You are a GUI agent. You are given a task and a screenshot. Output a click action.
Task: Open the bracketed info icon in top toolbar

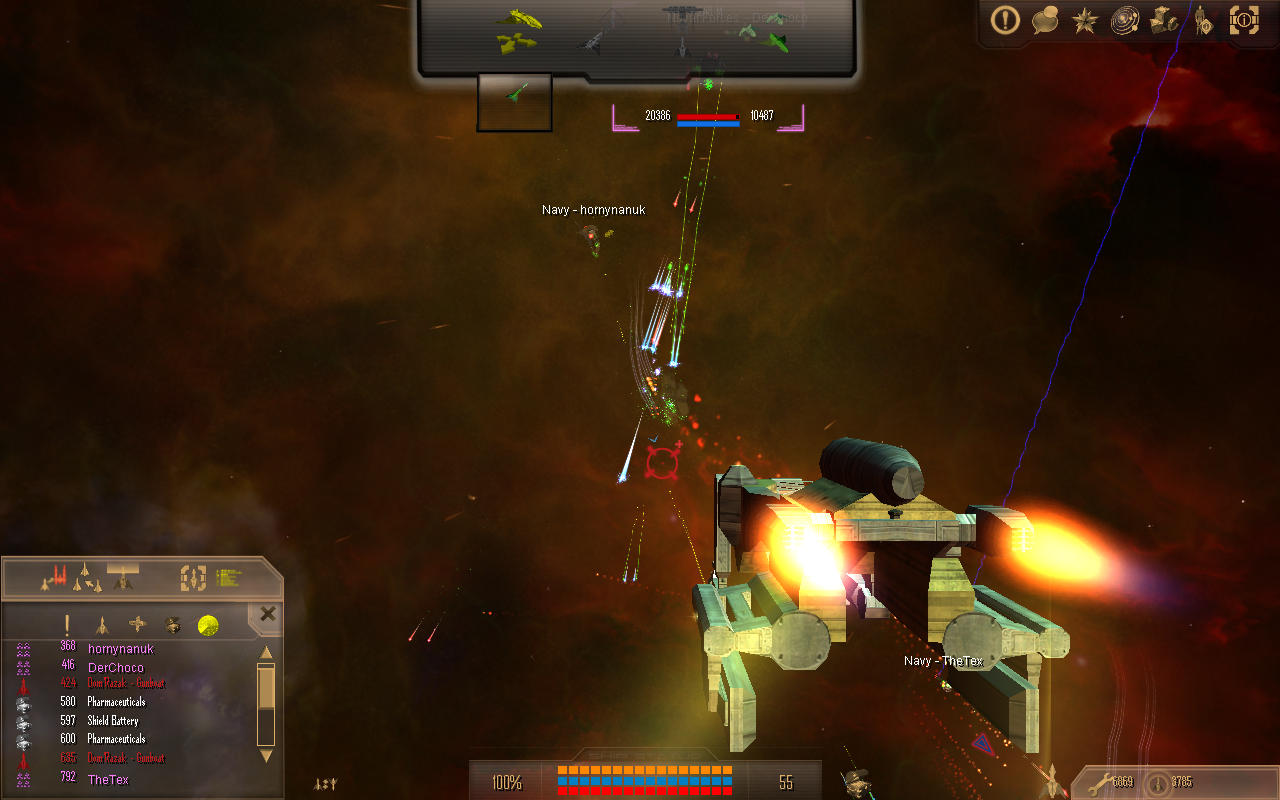pyautogui.click(x=1244, y=20)
